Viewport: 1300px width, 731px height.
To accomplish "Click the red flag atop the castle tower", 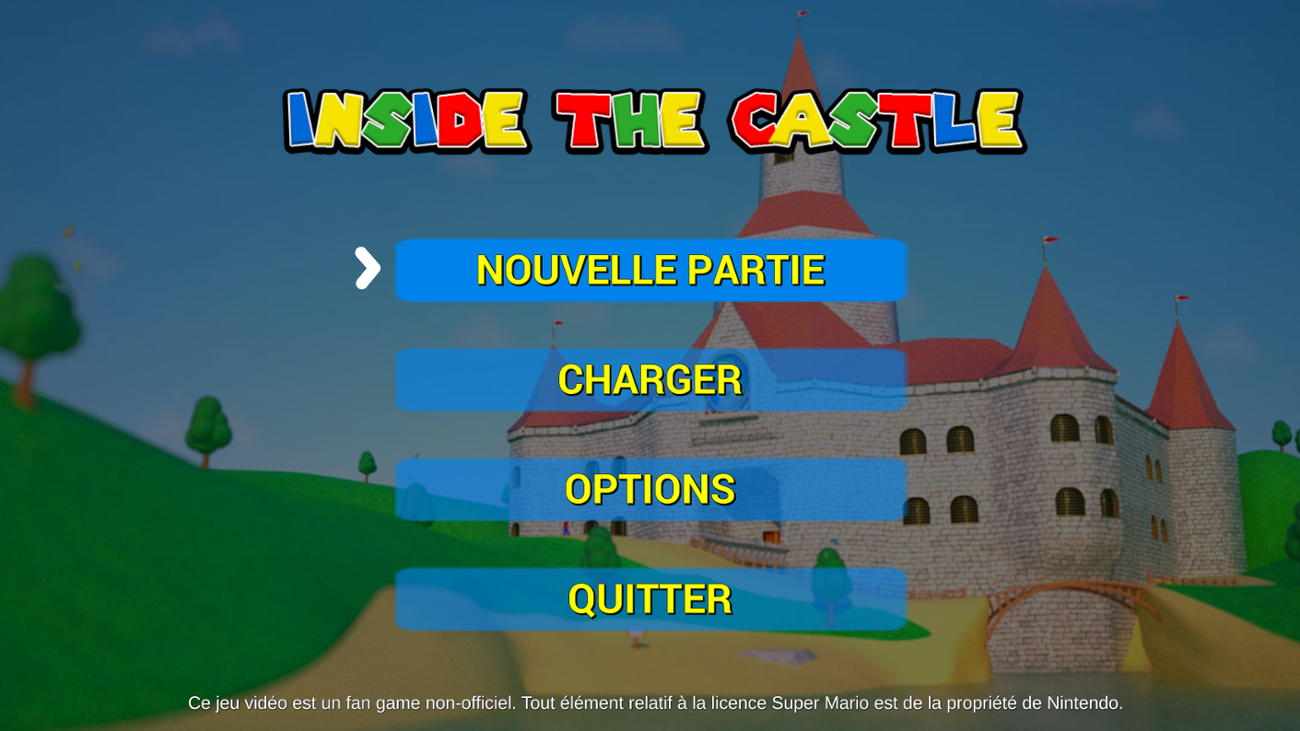I will [x=803, y=15].
